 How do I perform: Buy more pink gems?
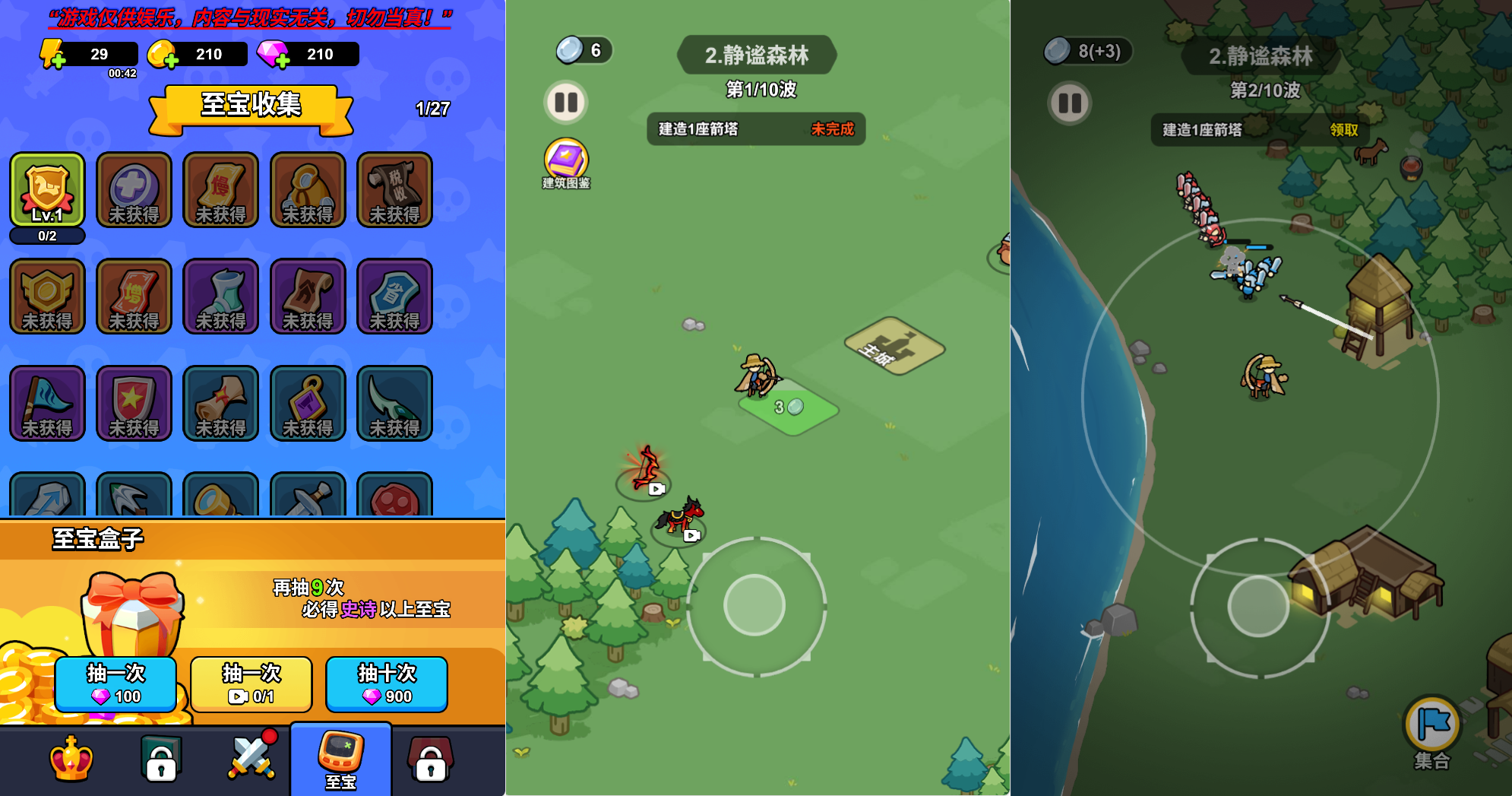click(x=274, y=55)
